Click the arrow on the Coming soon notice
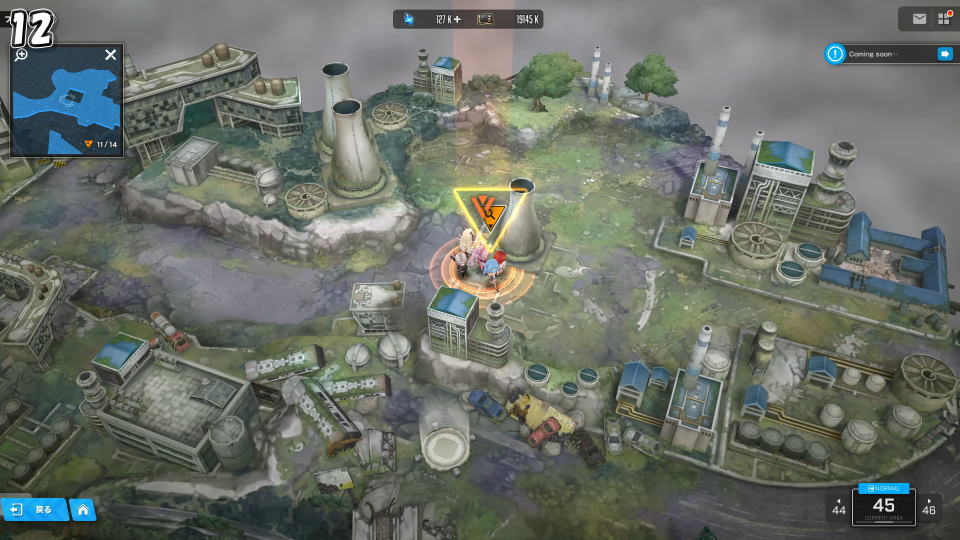The width and height of the screenshot is (960, 540). (944, 54)
